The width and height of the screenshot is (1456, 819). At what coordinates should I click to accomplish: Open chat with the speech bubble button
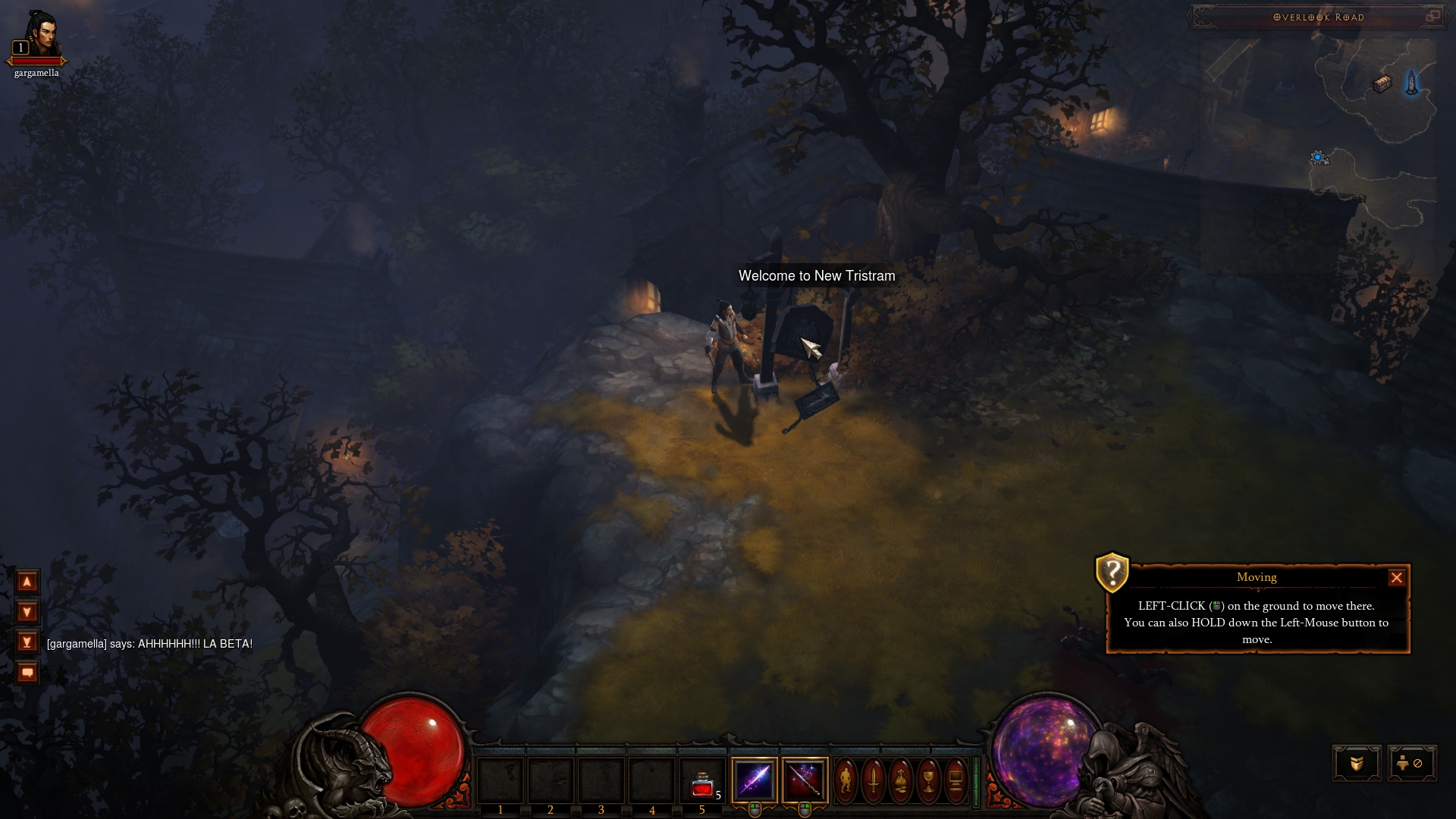(27, 673)
